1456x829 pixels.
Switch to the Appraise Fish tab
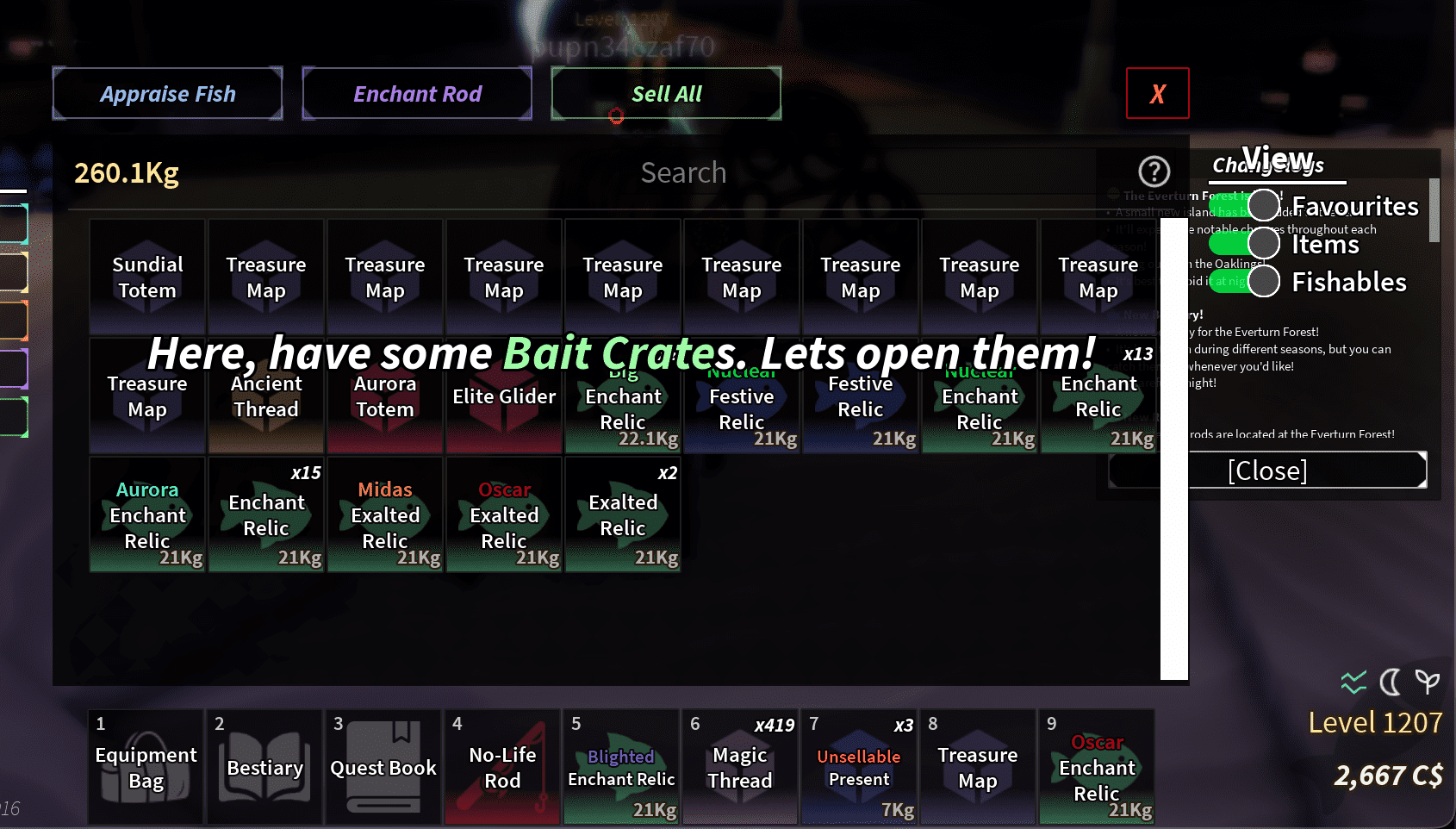[167, 93]
